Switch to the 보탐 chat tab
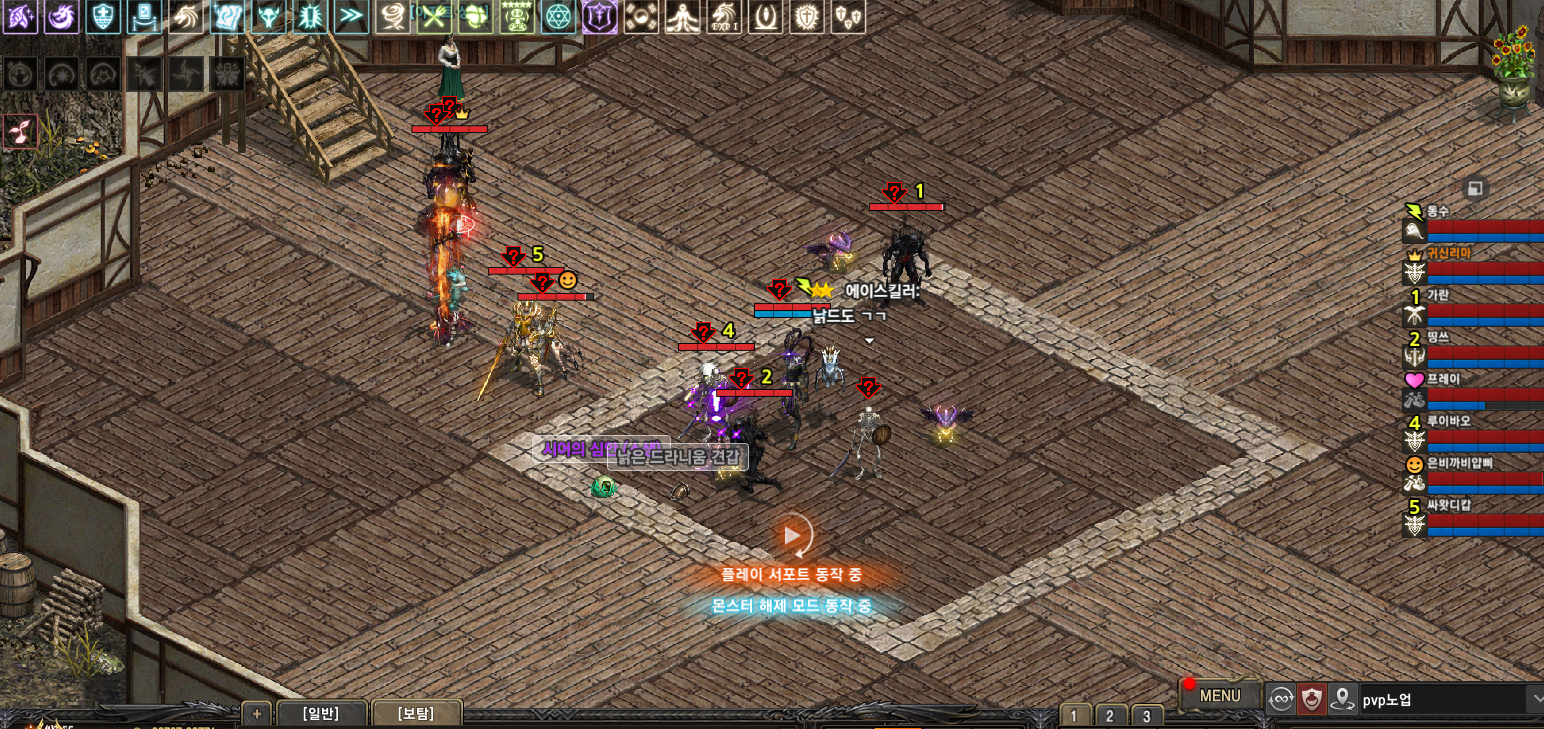Image resolution: width=1544 pixels, height=729 pixels. click(418, 712)
